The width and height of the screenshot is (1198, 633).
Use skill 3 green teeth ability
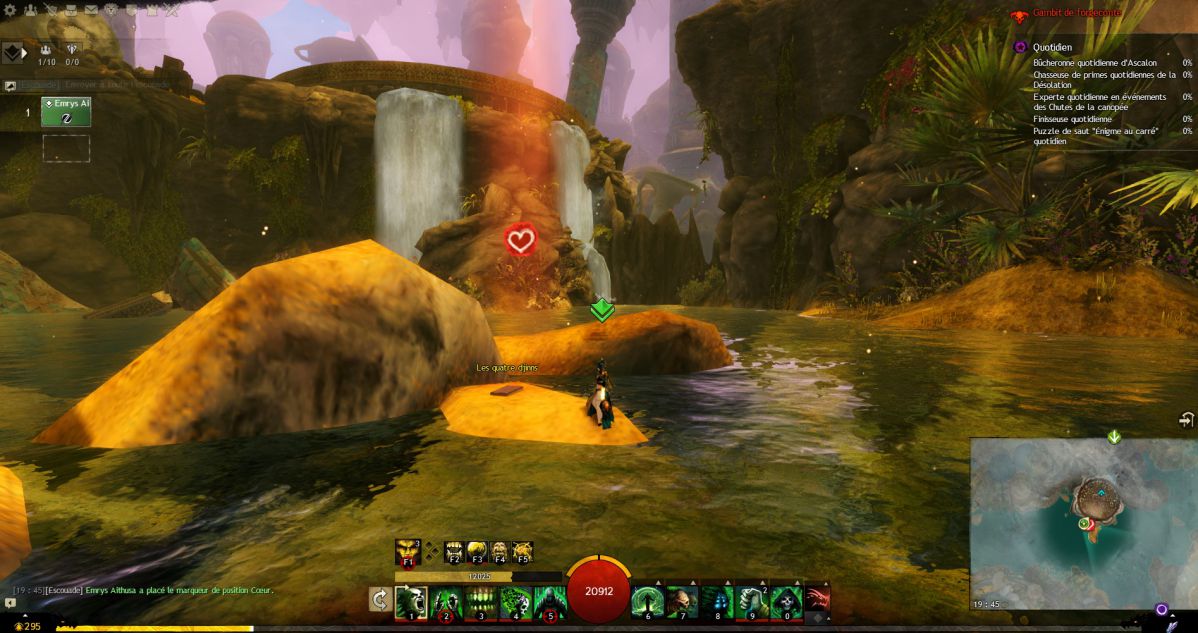(481, 602)
